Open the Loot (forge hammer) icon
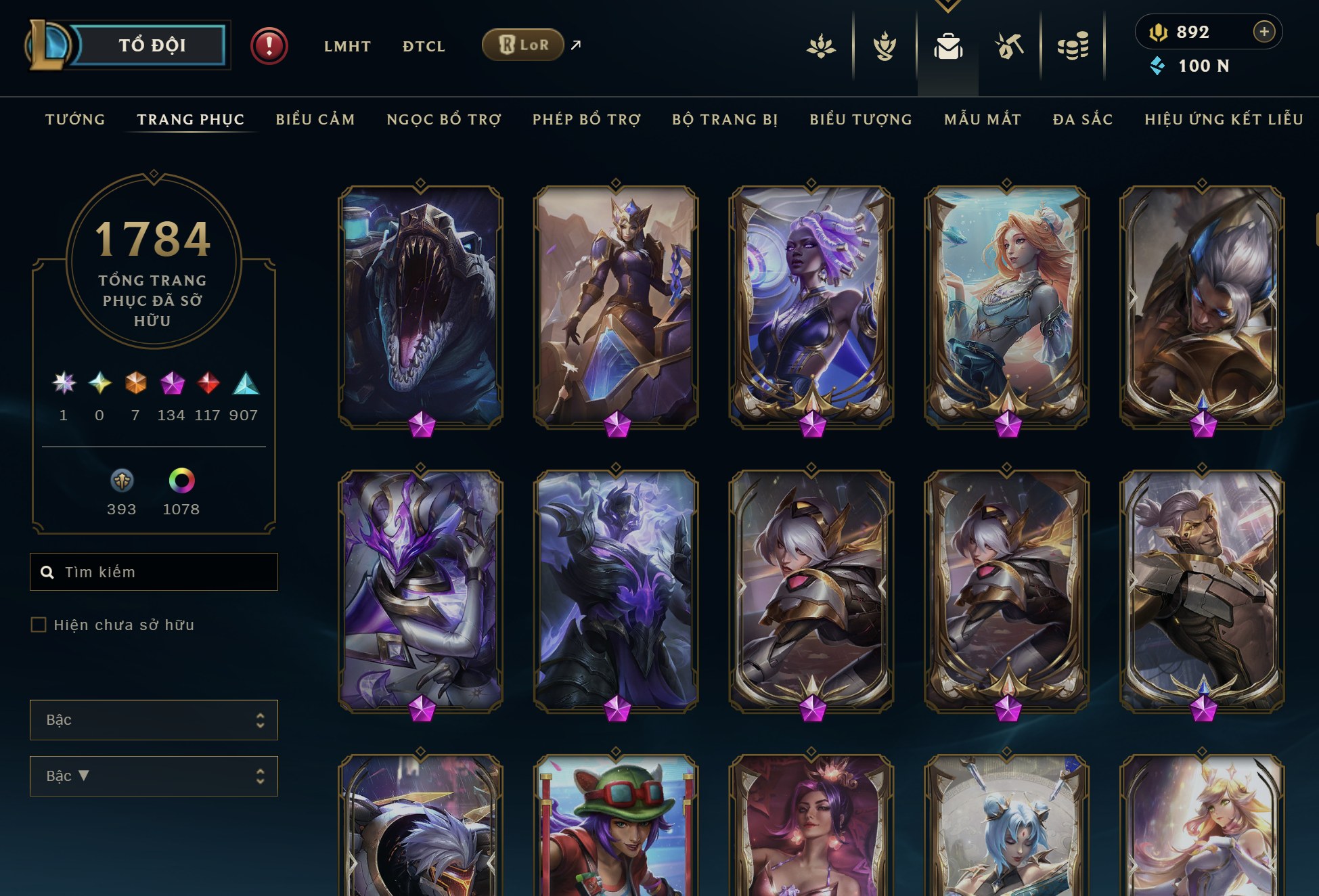Viewport: 1319px width, 896px height. (x=1008, y=45)
